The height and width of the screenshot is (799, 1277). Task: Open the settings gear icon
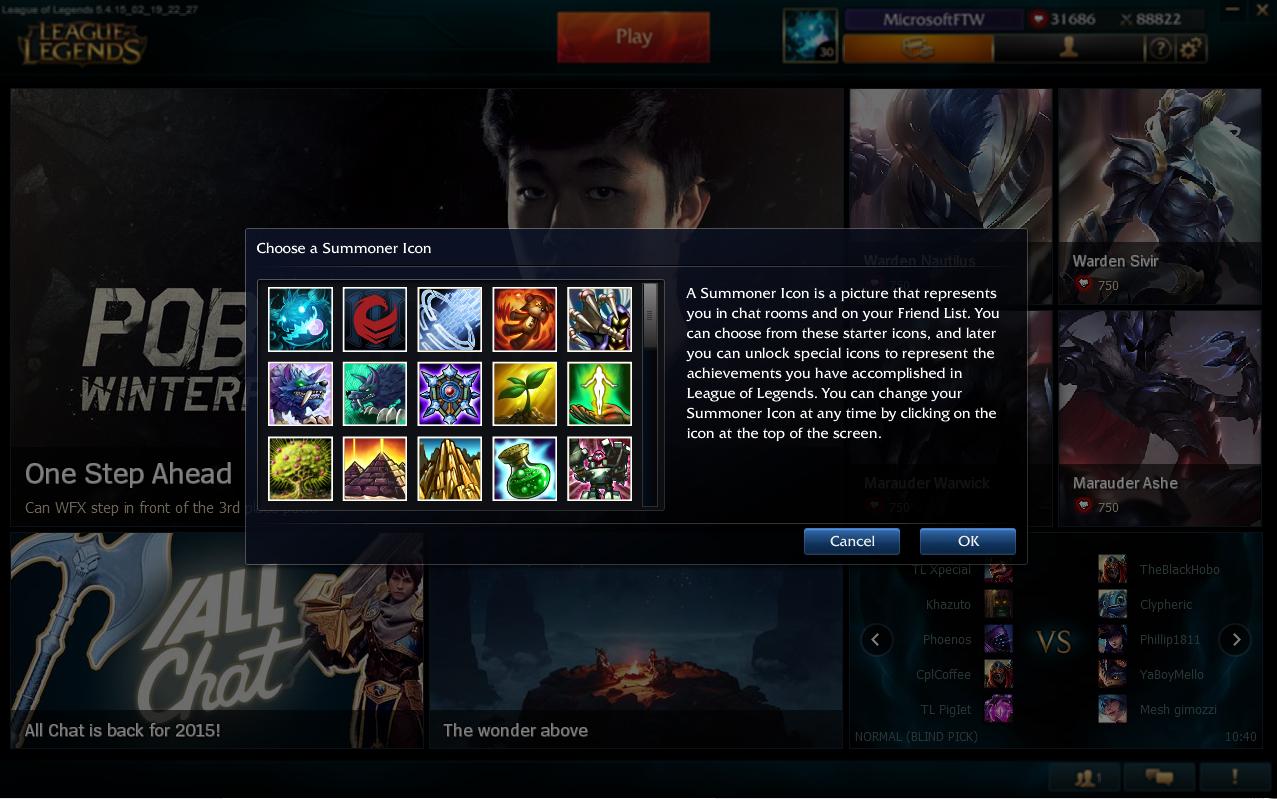(x=1190, y=48)
